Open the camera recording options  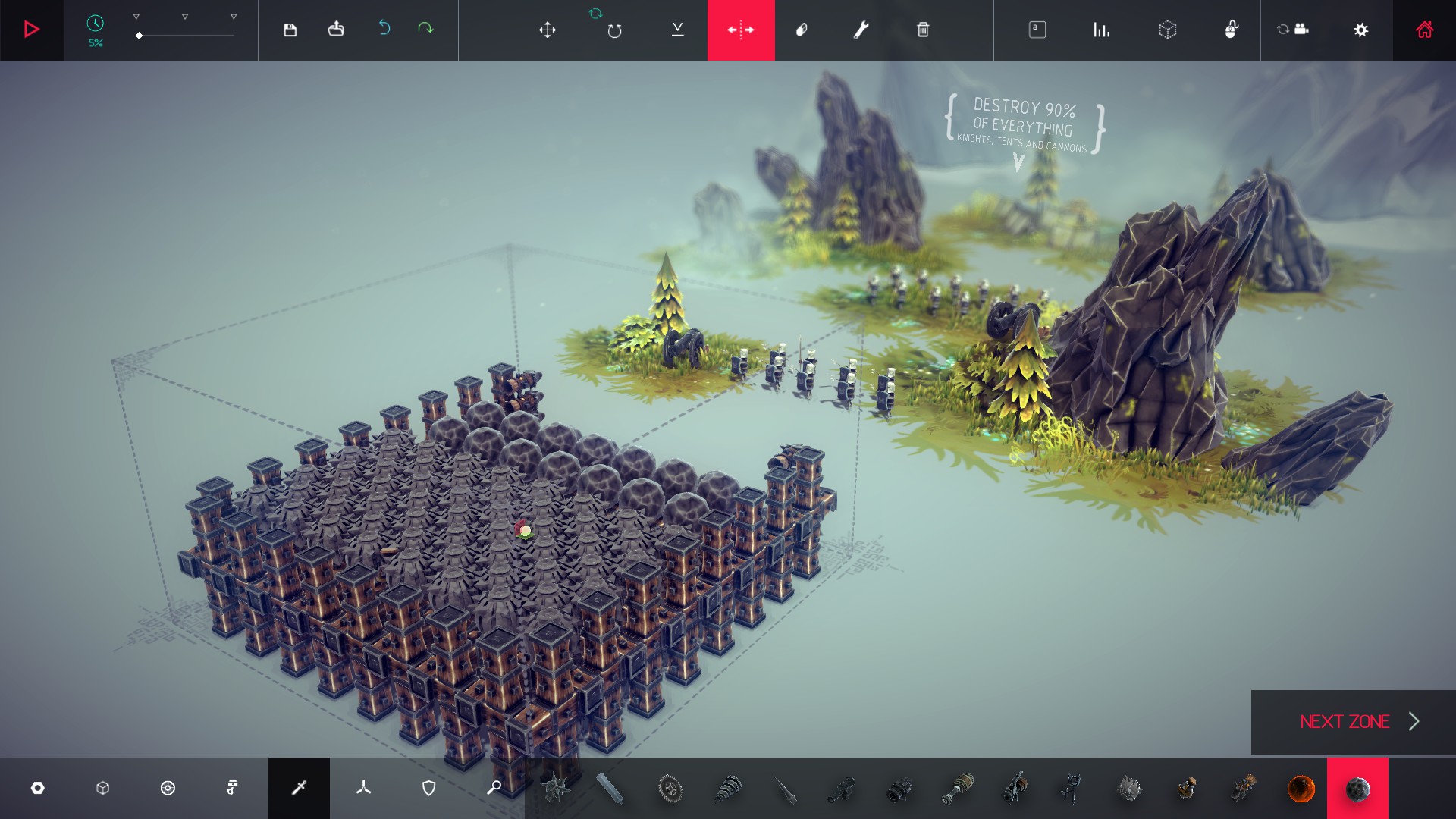pos(1298,29)
